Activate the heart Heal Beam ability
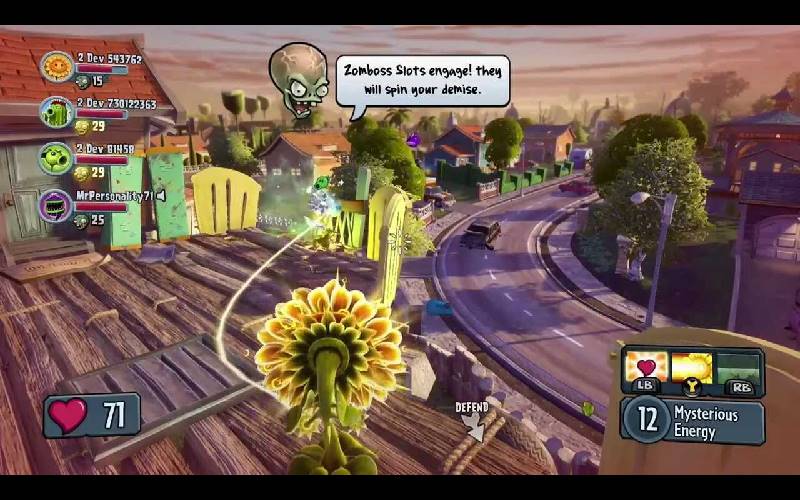The image size is (800, 500). [646, 367]
